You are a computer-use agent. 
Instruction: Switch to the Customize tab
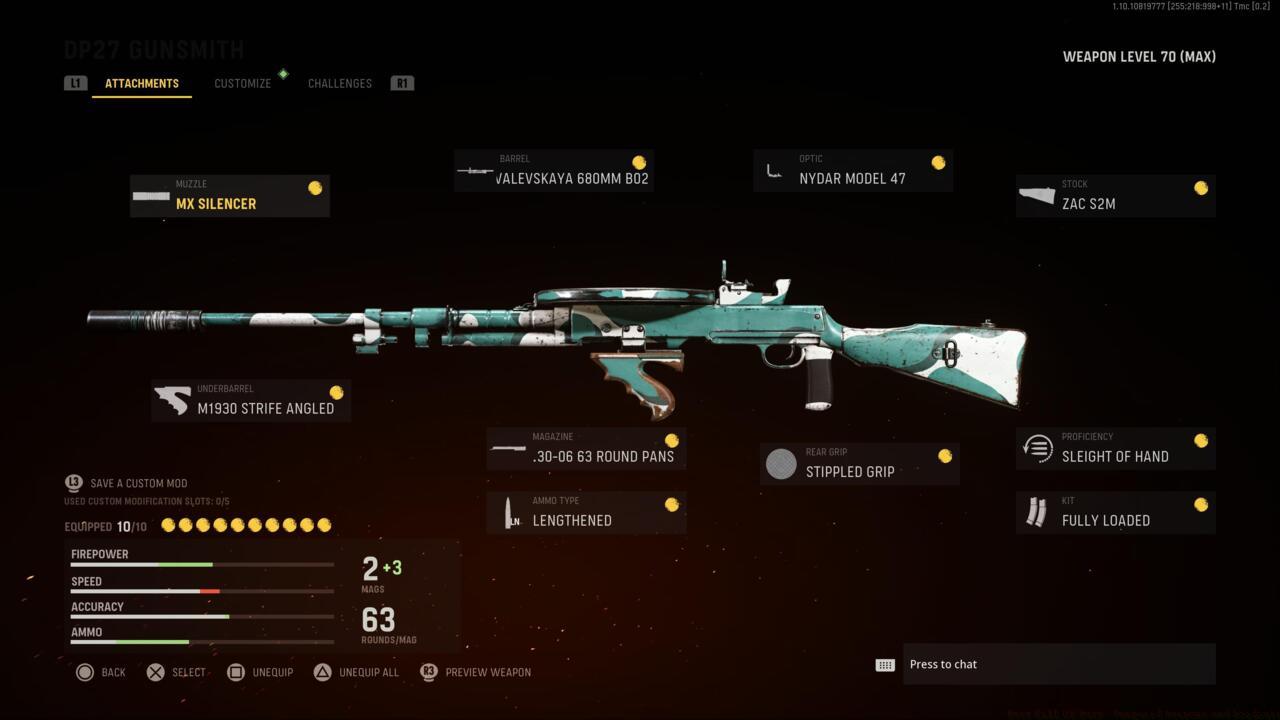point(242,83)
